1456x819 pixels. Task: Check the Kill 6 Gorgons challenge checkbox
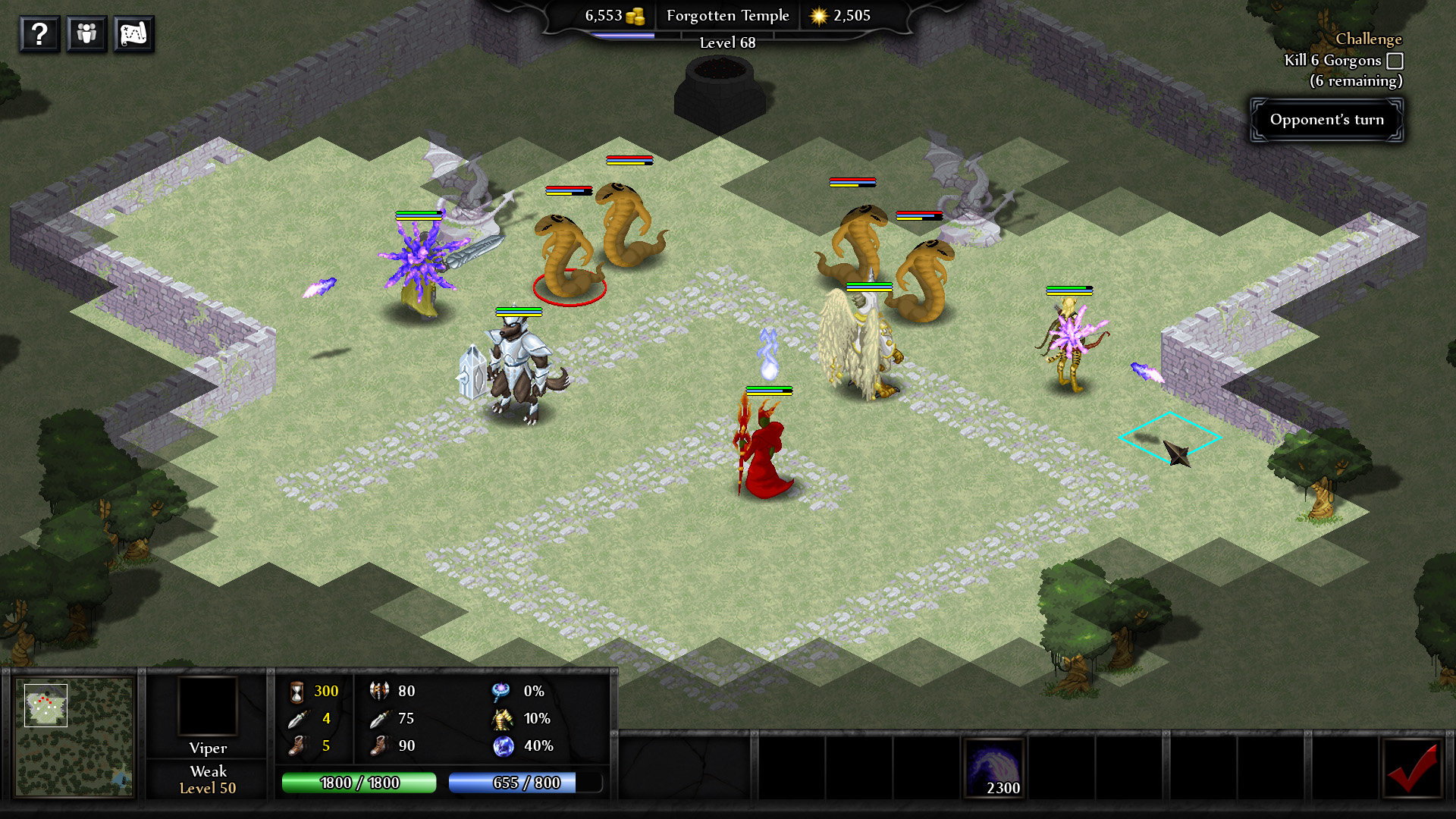1394,60
